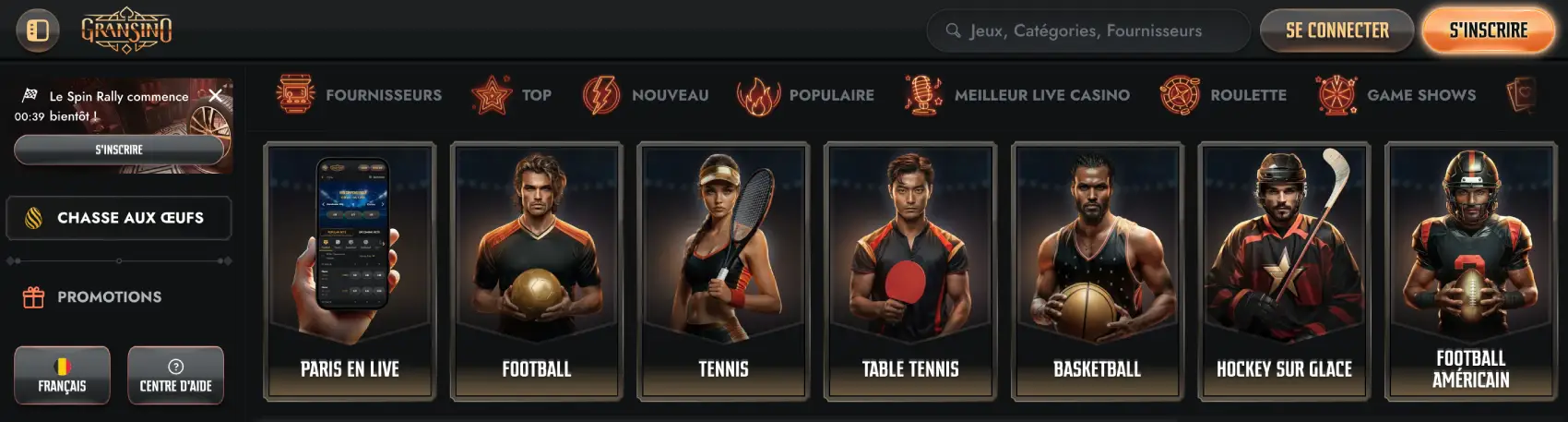
Task: Select the Nouveau category
Action: pyautogui.click(x=647, y=95)
